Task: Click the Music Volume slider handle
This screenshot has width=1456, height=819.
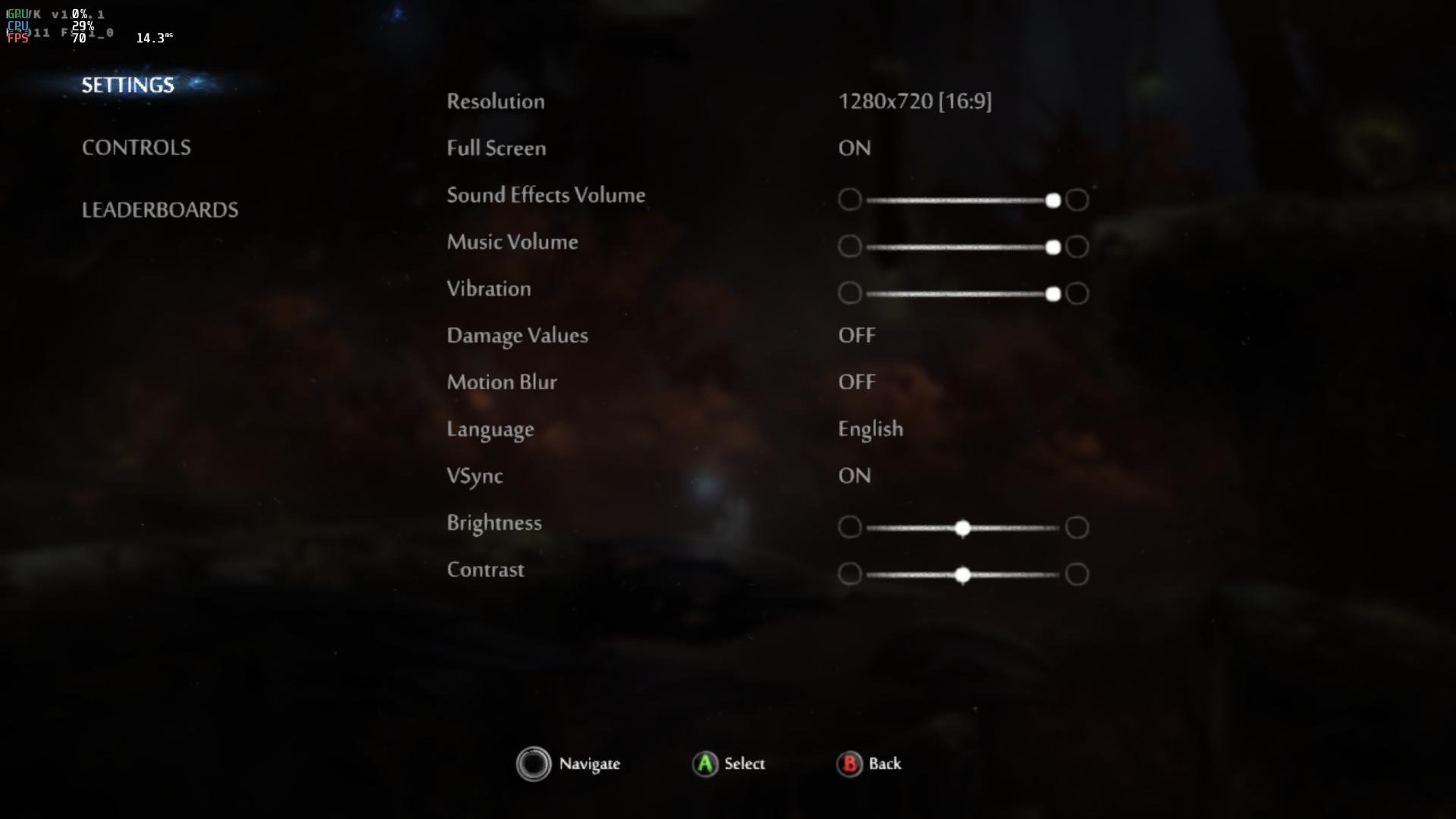Action: tap(1053, 247)
